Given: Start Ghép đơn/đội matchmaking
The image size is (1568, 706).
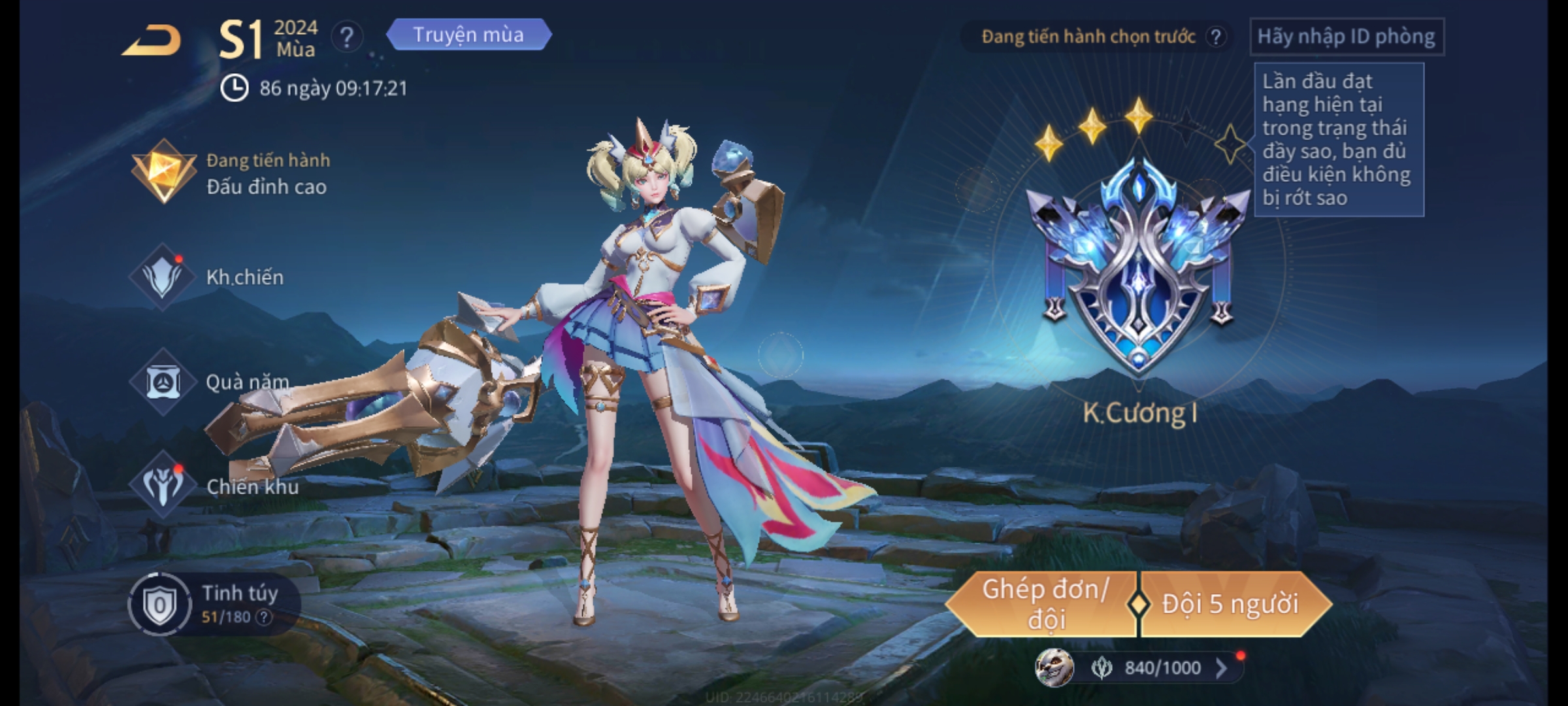Looking at the screenshot, I should [x=1044, y=605].
